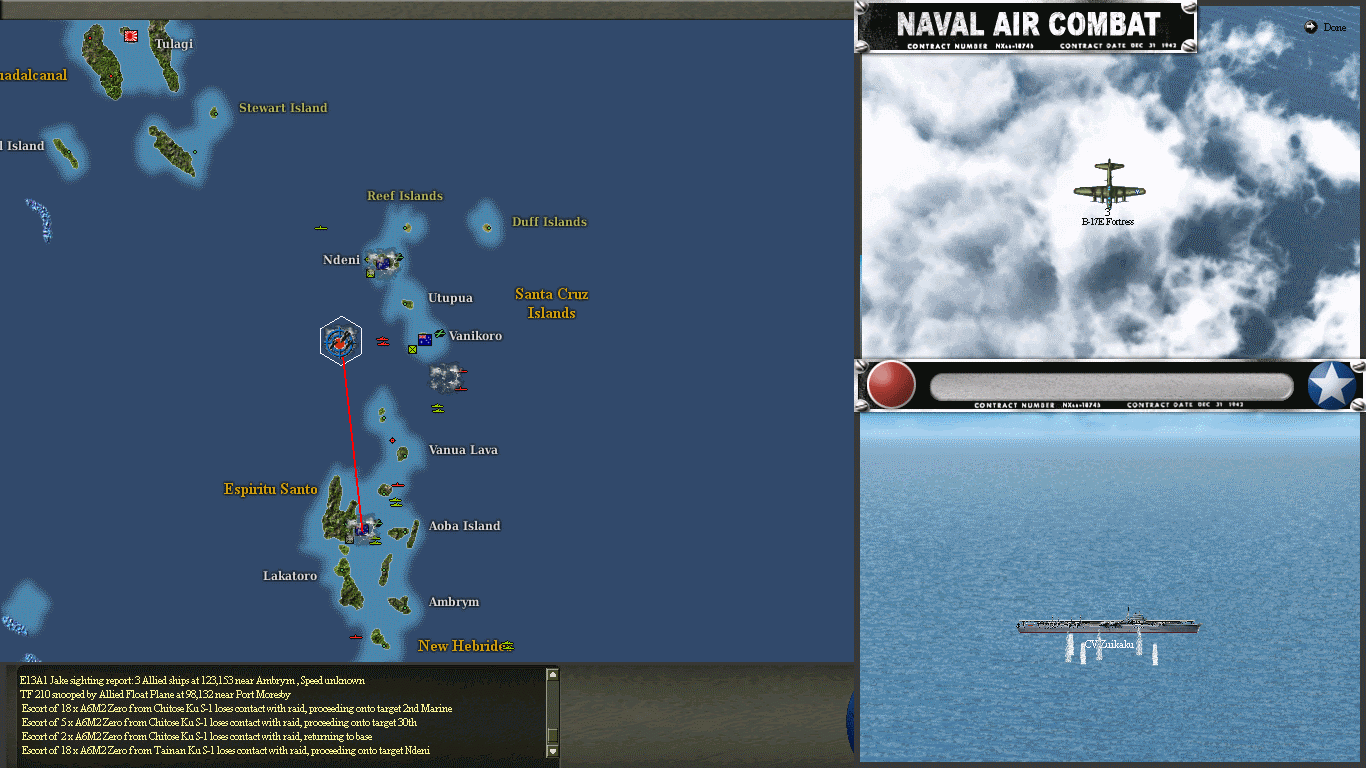Select the airfield icon below the Vanikoro flag
The width and height of the screenshot is (1366, 768).
(x=413, y=351)
